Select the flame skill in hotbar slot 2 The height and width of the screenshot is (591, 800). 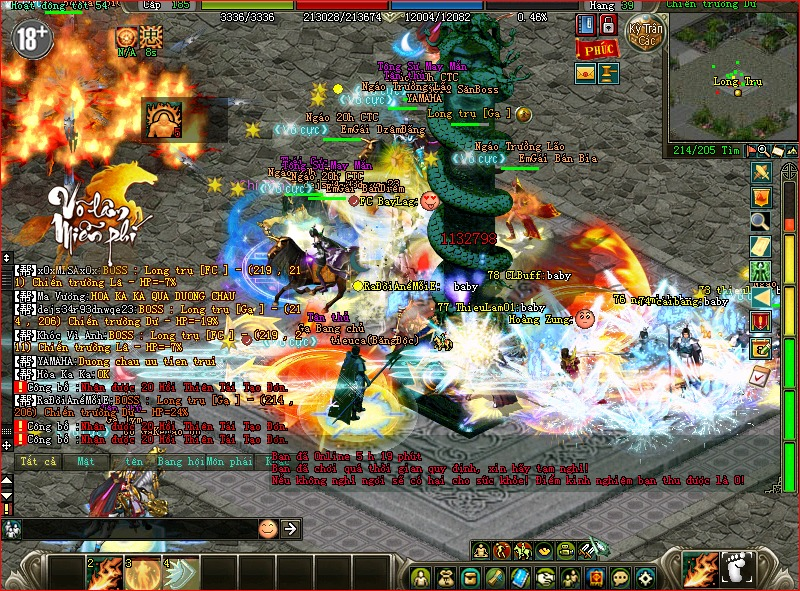tap(104, 574)
